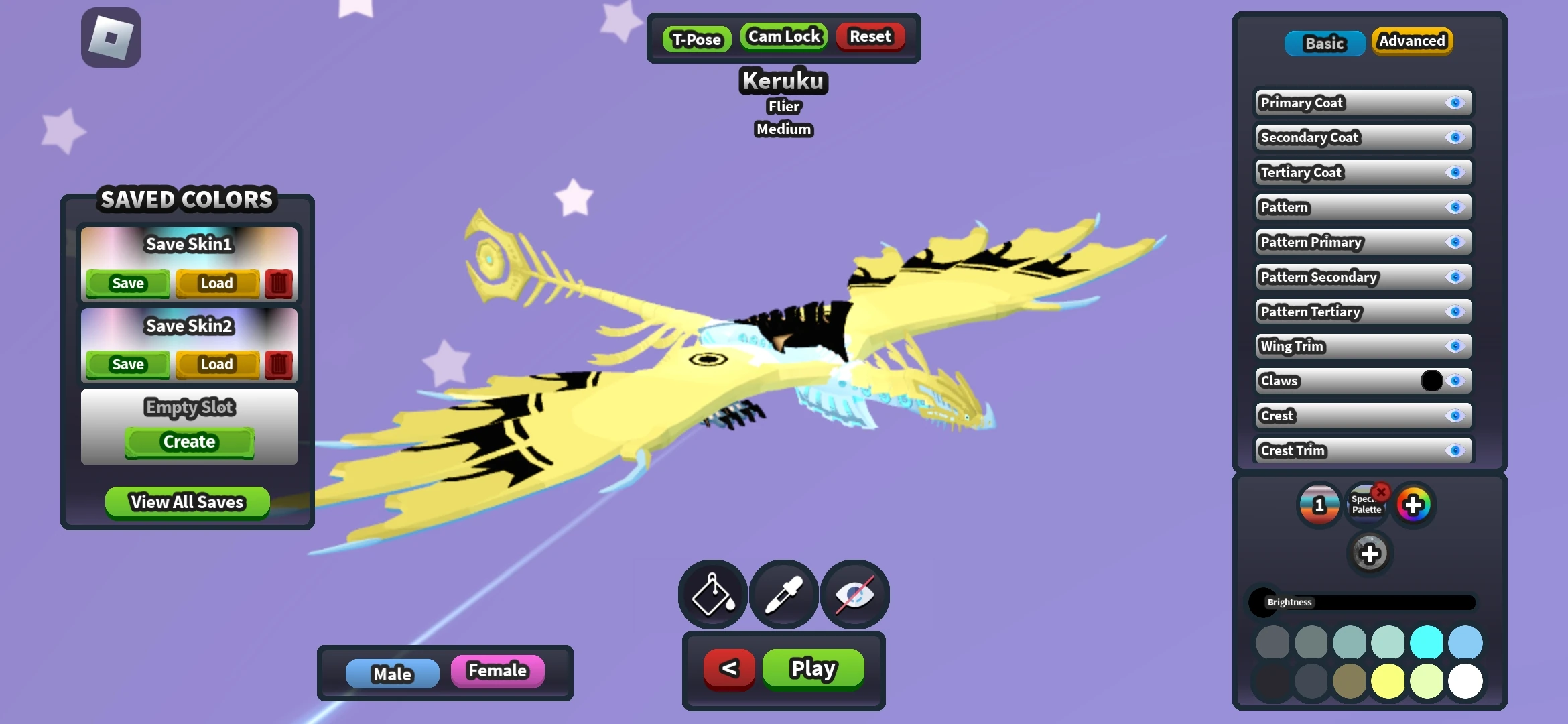Screen dimensions: 1568x724
Task: Remove Special Palette via its X icon
Action: click(x=1383, y=491)
